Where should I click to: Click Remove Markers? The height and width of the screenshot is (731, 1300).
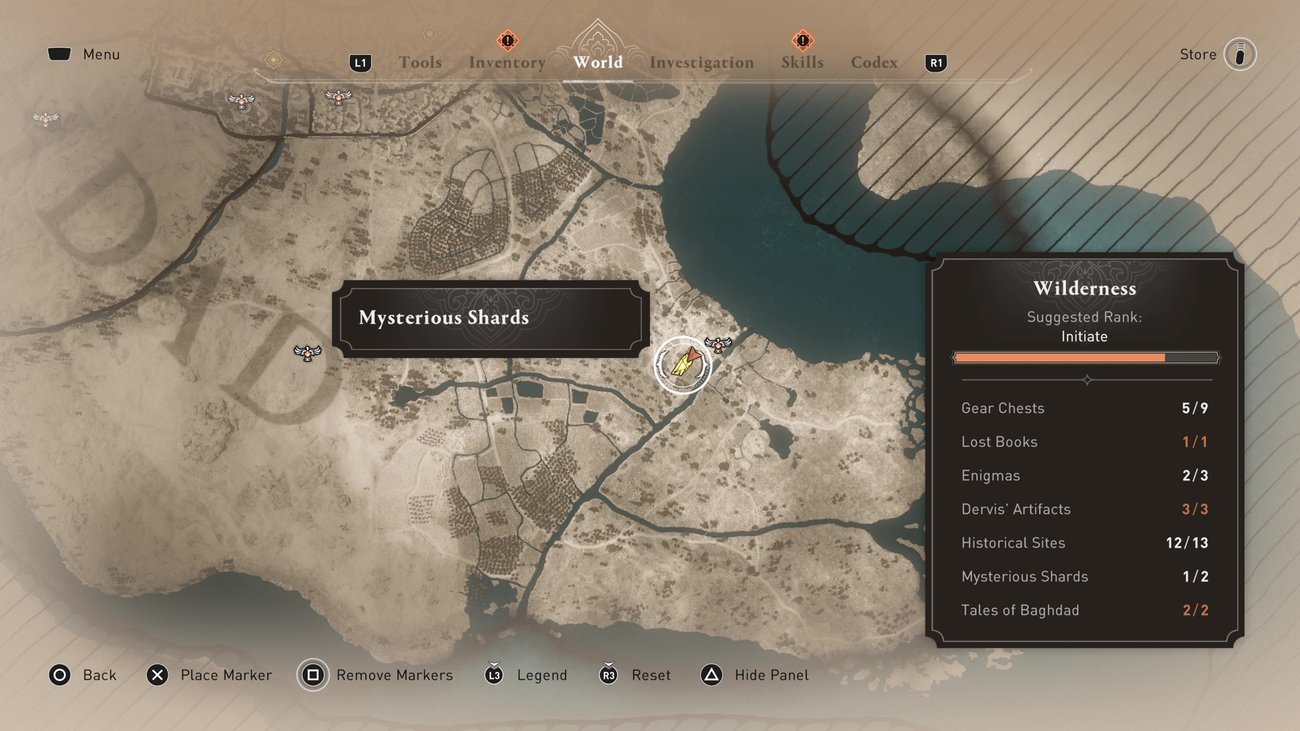(376, 675)
